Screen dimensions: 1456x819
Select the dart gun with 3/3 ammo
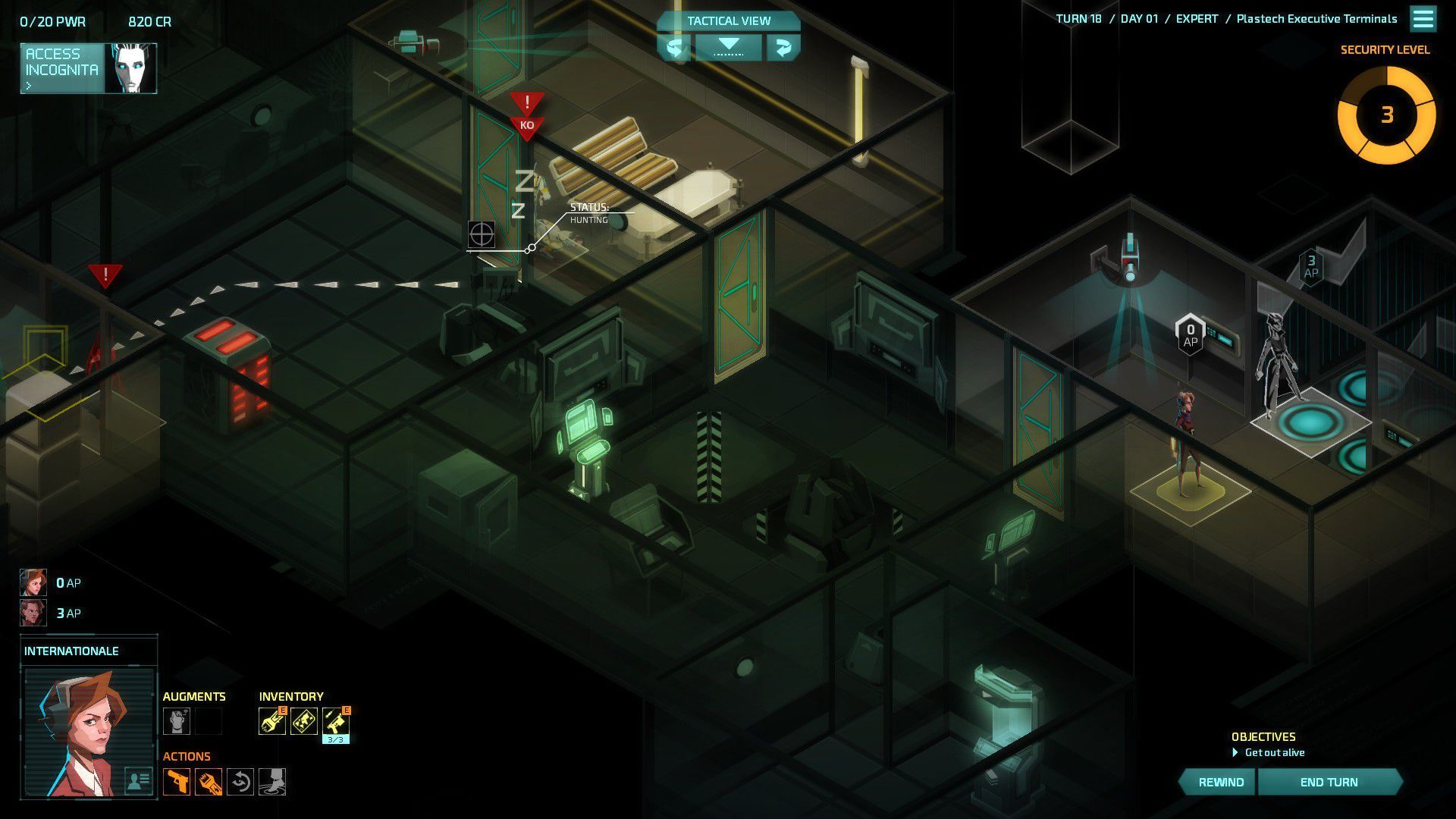pyautogui.click(x=336, y=721)
